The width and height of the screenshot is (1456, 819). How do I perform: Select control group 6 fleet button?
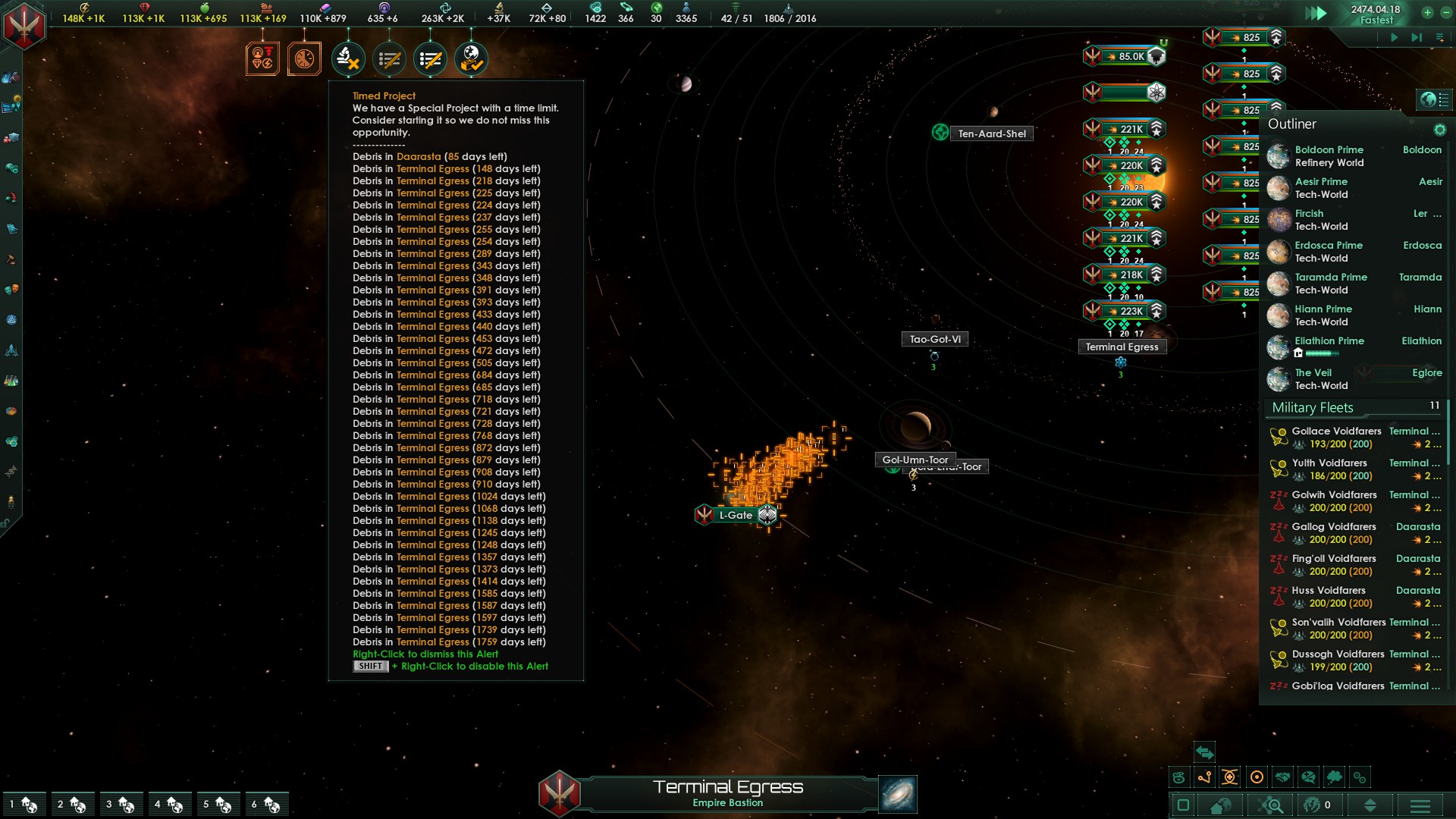point(266,804)
